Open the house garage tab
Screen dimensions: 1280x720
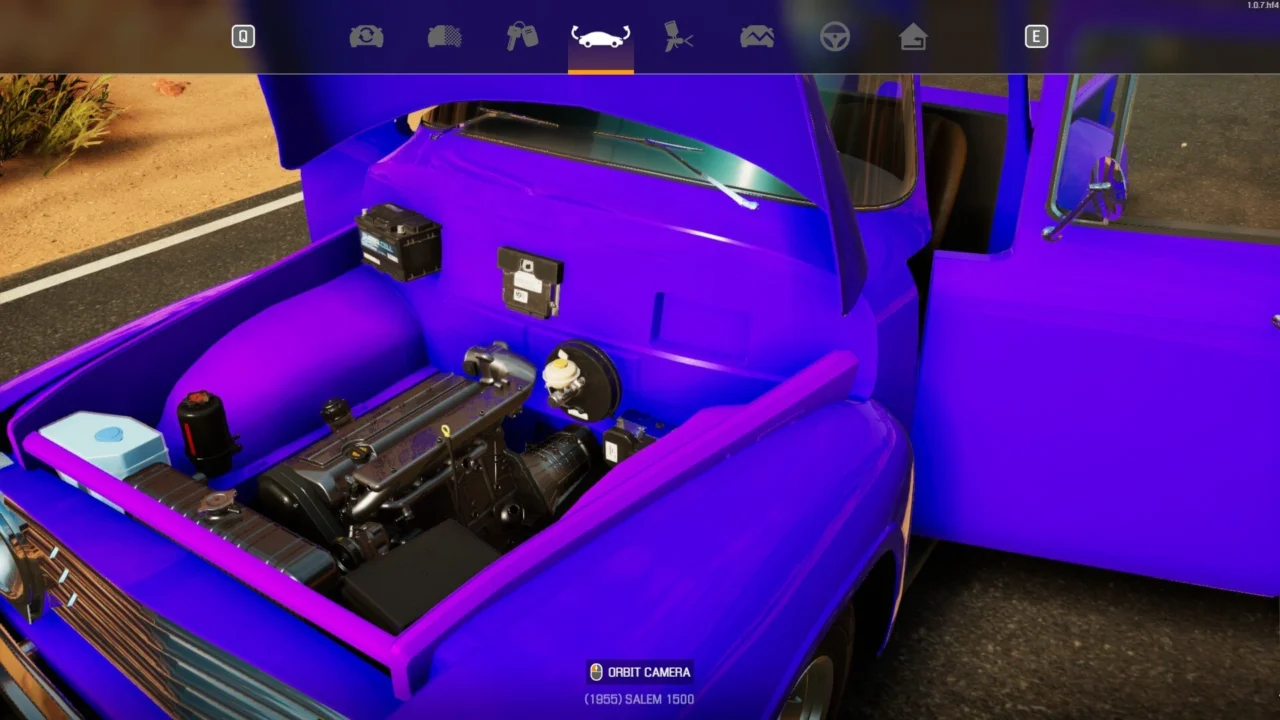912,37
